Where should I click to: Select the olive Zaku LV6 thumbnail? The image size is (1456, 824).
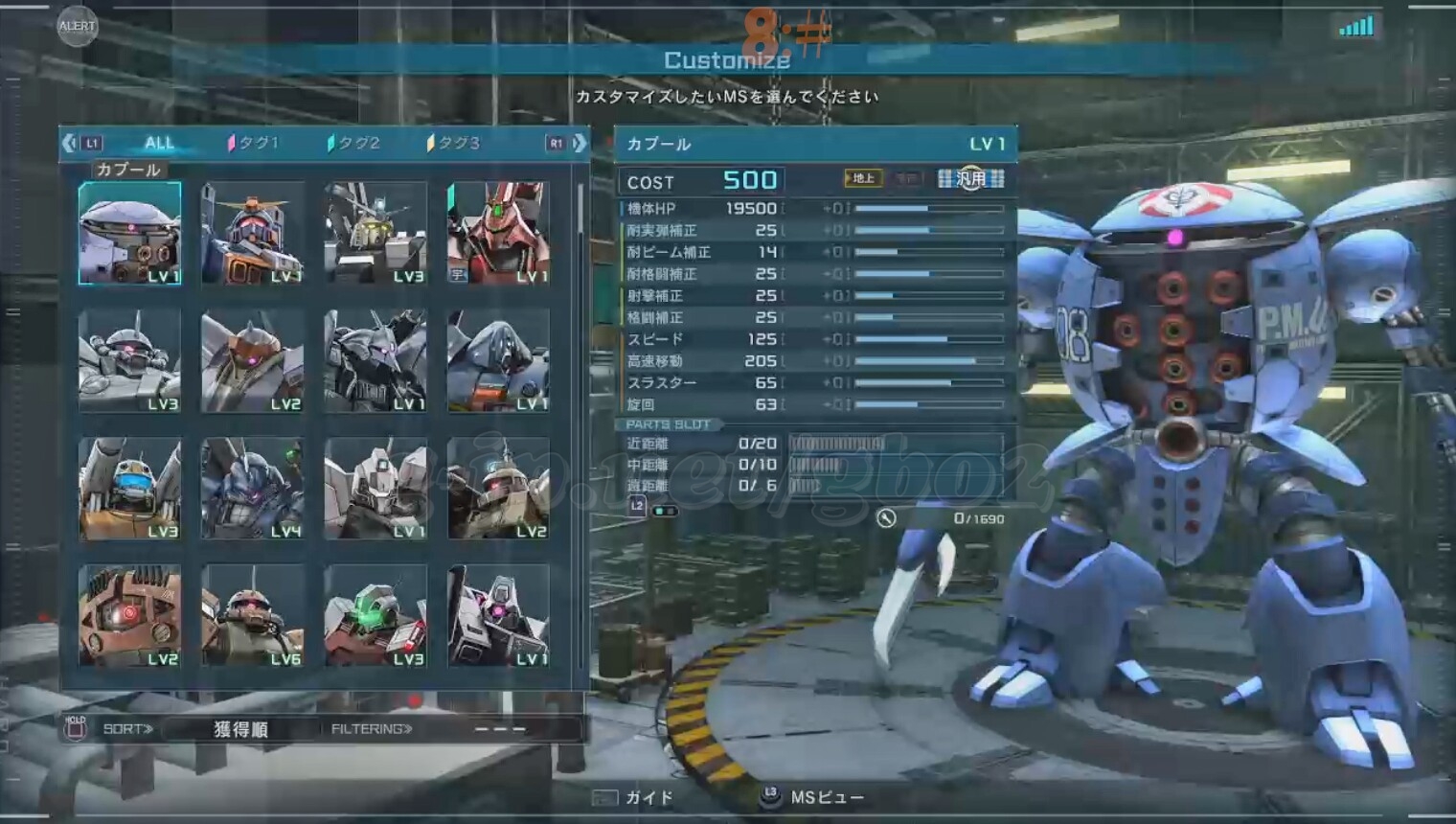[x=253, y=616]
